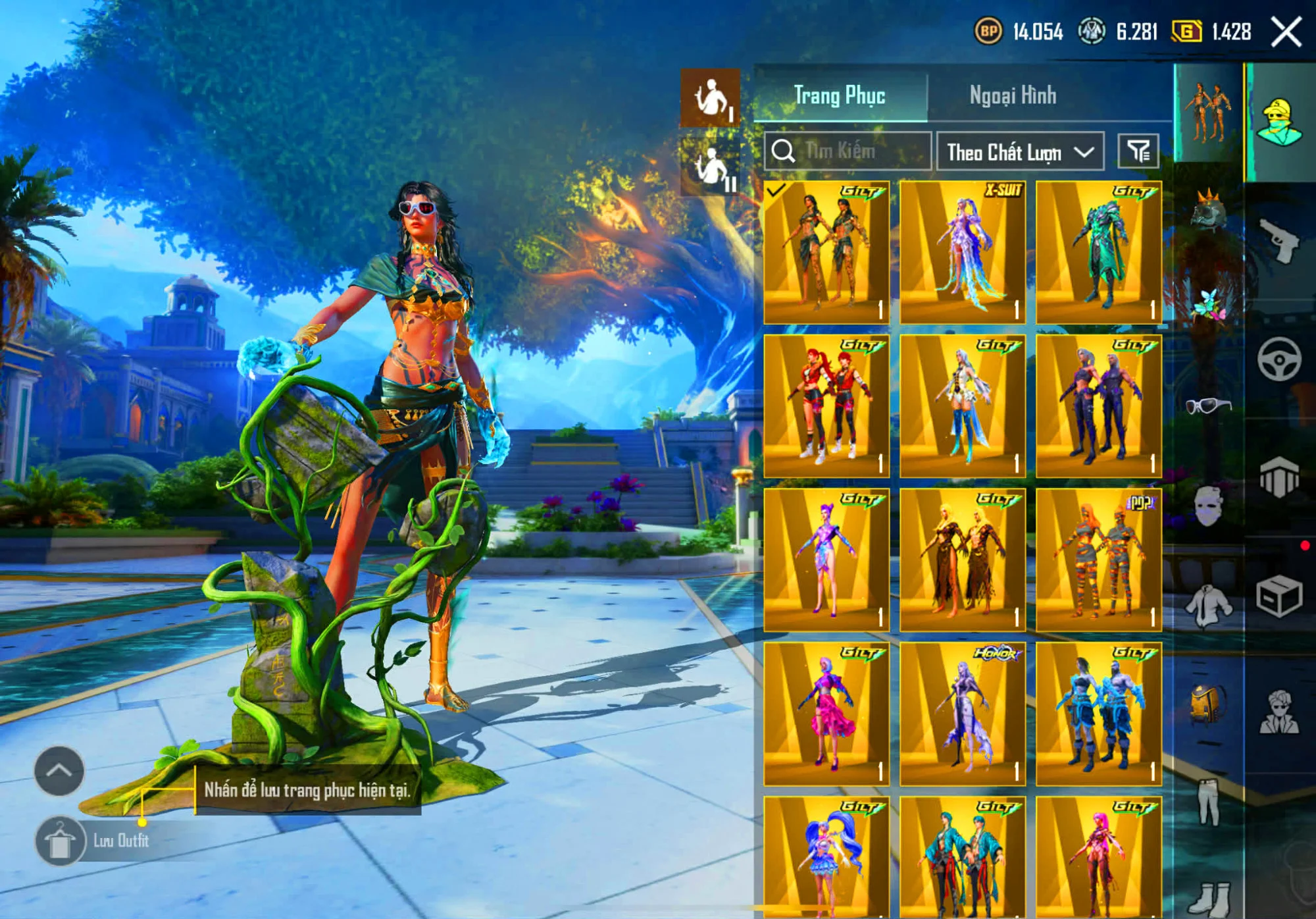Switch to pose preset II
This screenshot has width=1316, height=919.
pos(710,166)
